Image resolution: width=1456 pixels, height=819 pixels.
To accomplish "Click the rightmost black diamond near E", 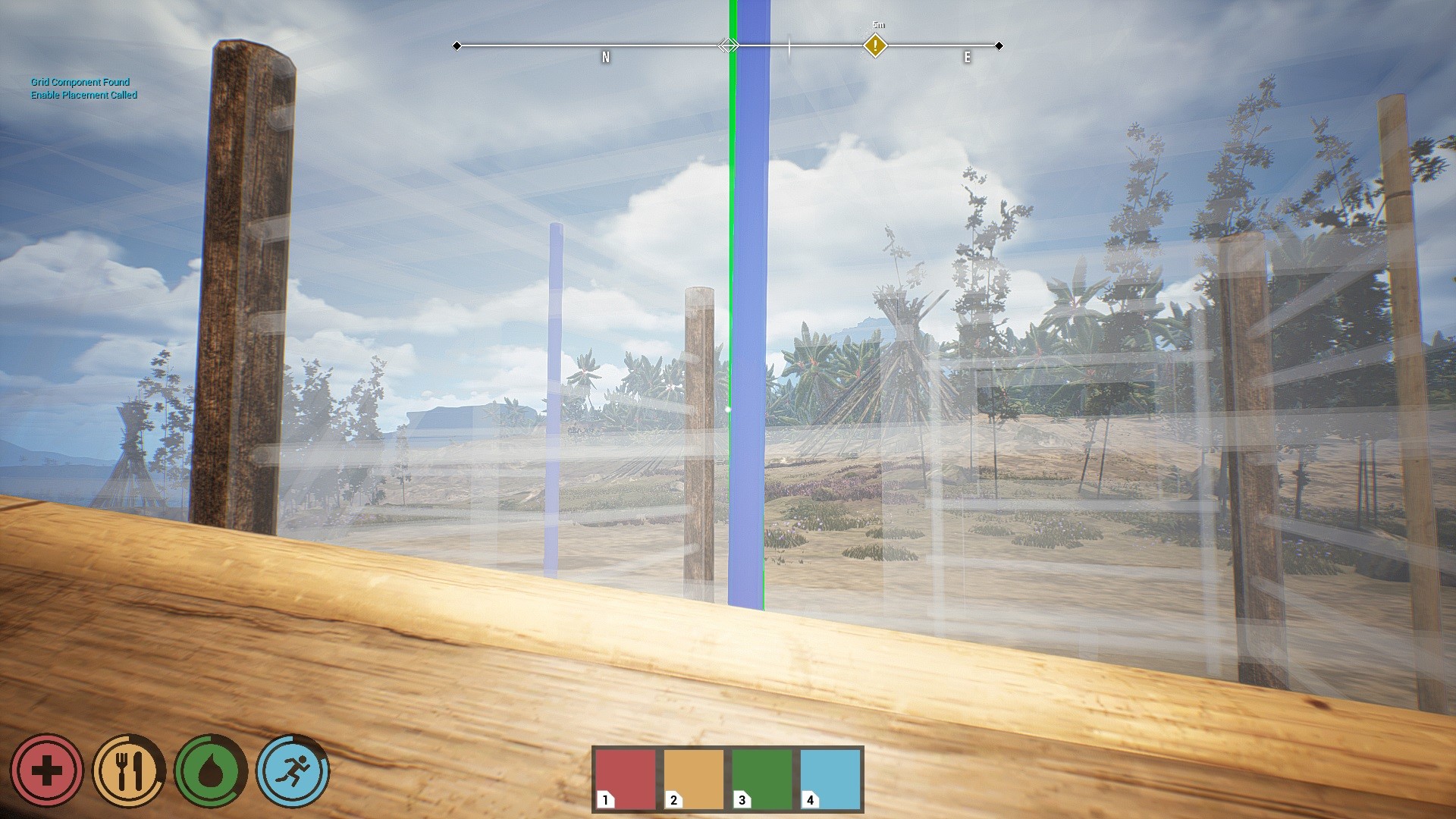I will pyautogui.click(x=999, y=45).
